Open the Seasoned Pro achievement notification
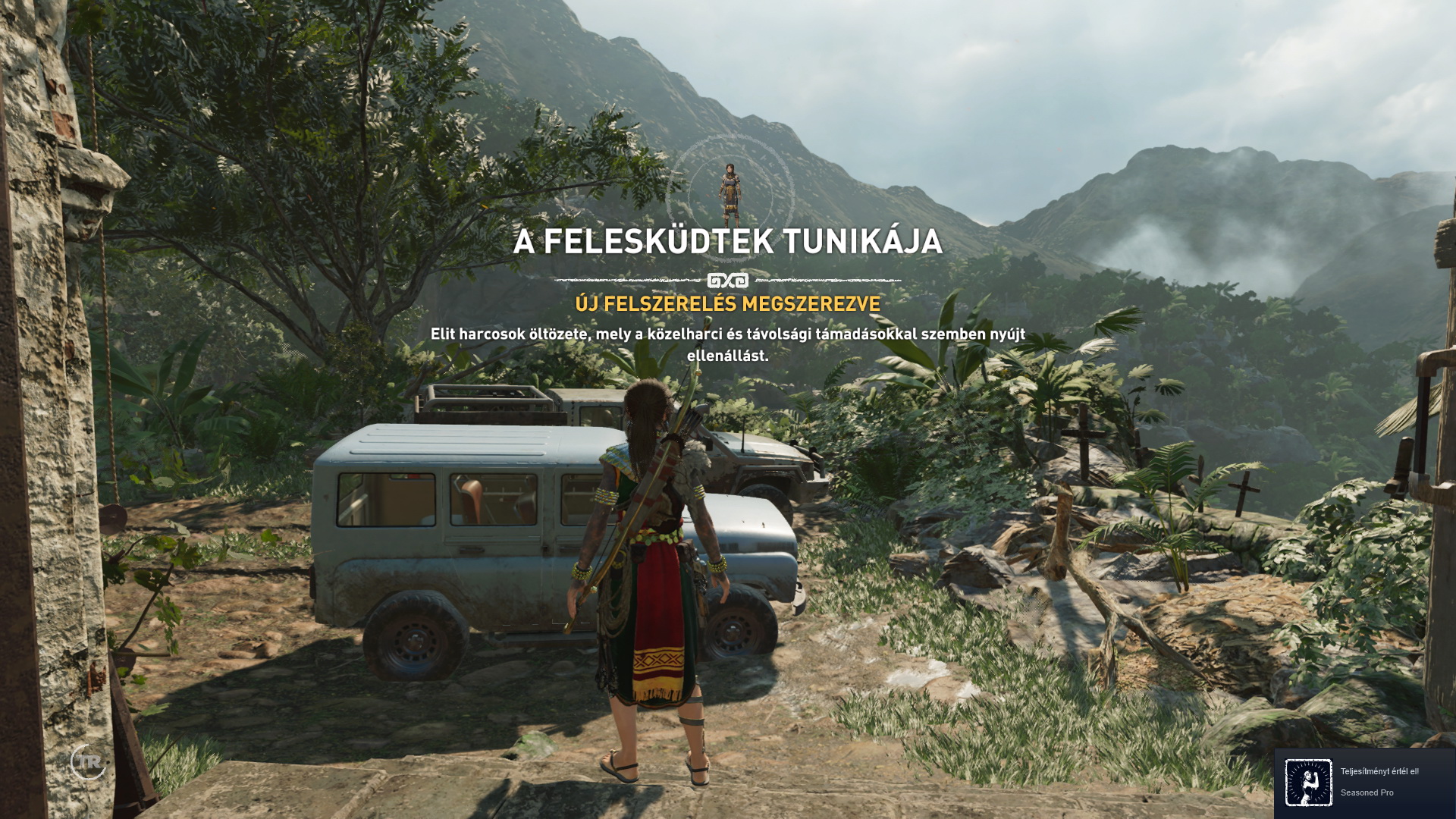This screenshot has height=819, width=1456. point(1363,783)
